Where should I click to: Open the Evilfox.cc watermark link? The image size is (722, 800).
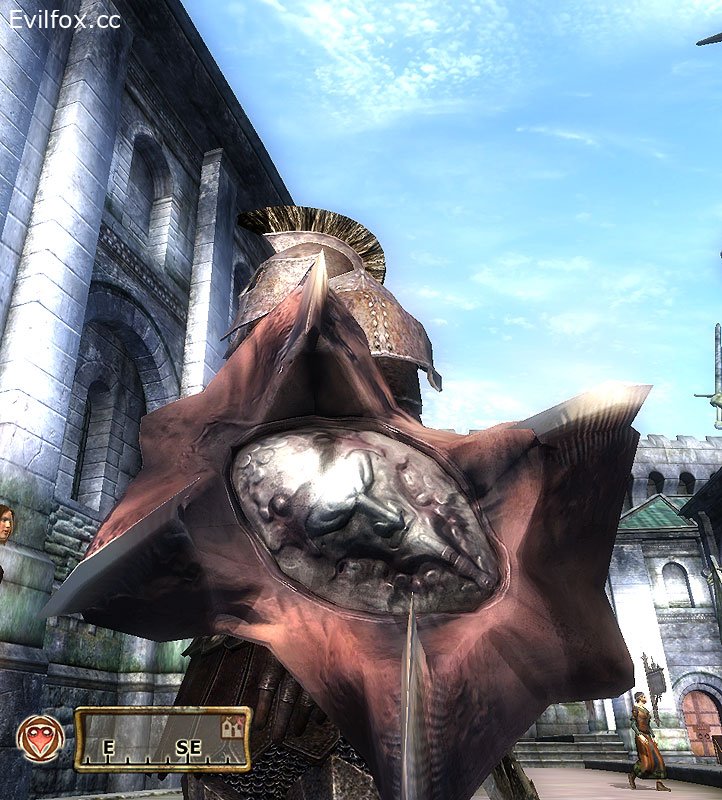click(x=64, y=18)
